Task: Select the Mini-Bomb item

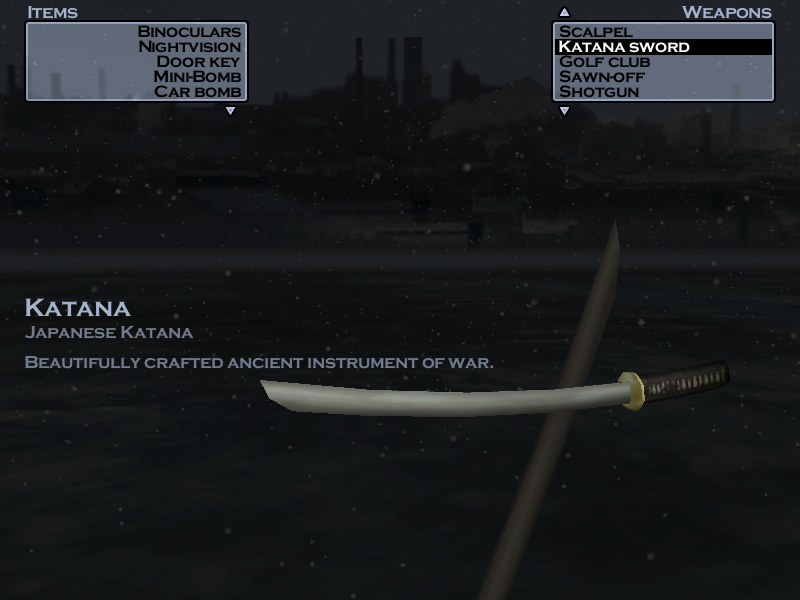Action: click(x=197, y=77)
